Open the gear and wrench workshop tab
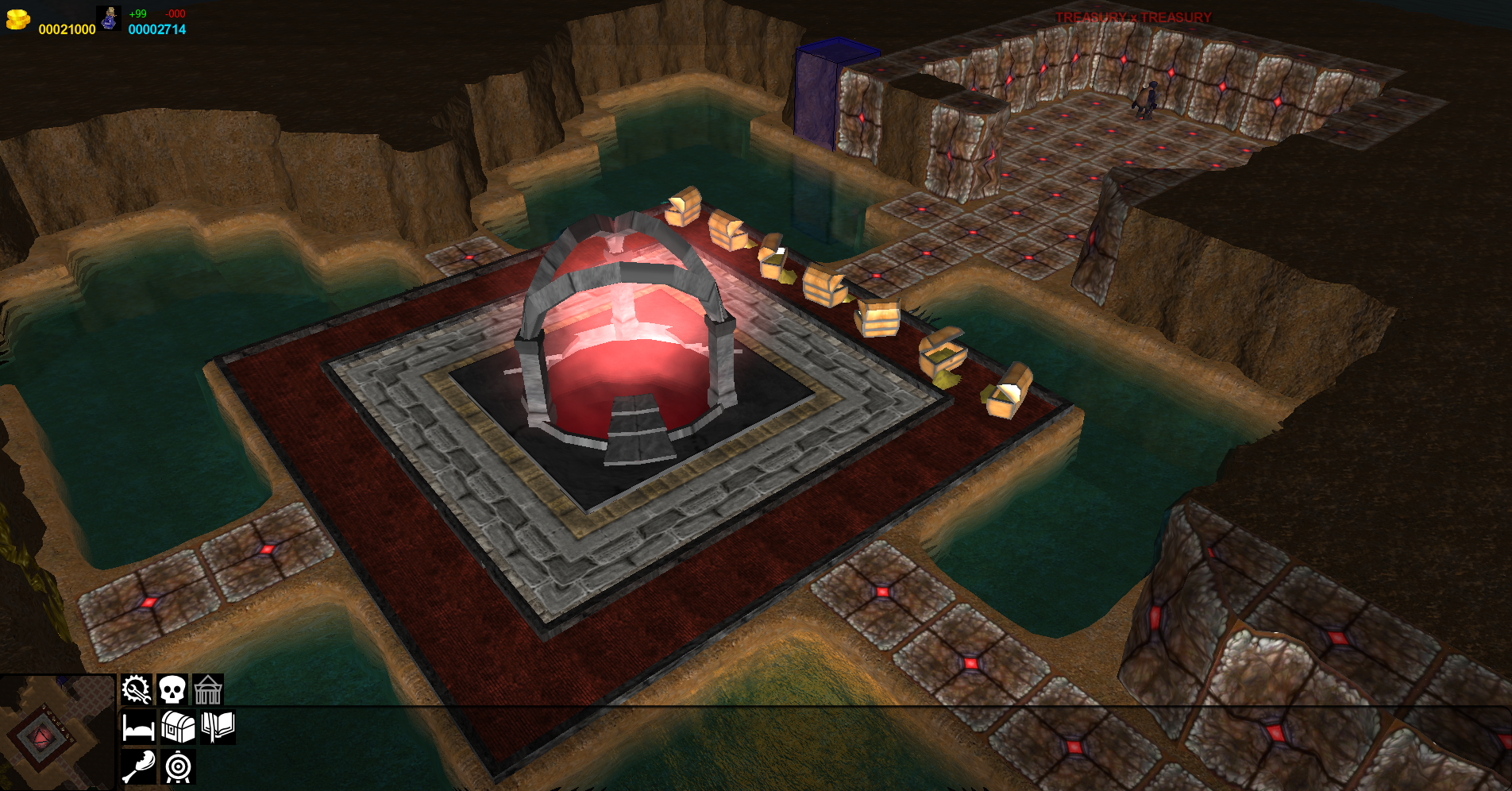Image resolution: width=1512 pixels, height=791 pixels. pyautogui.click(x=136, y=689)
